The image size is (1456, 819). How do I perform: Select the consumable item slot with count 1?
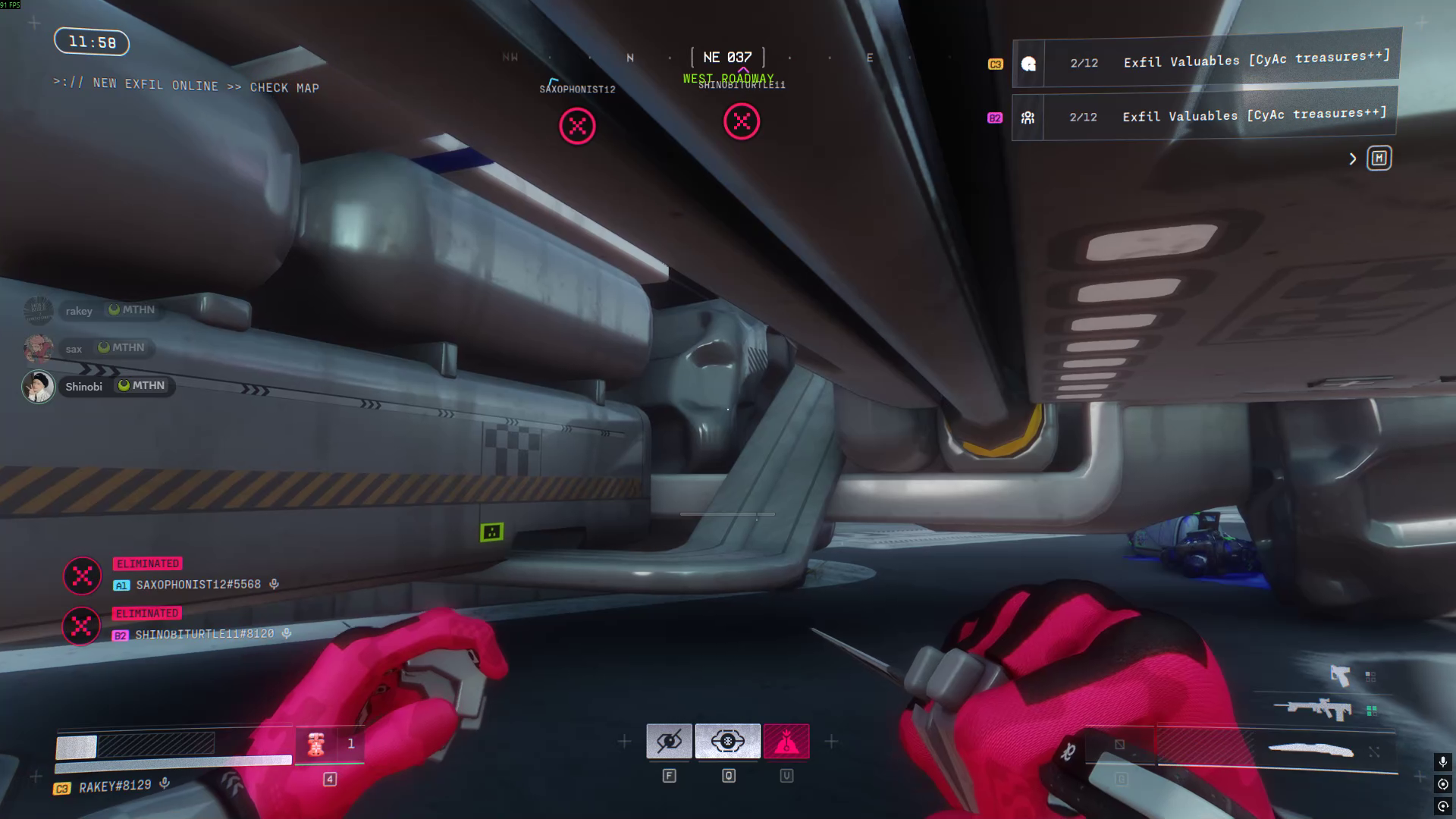pyautogui.click(x=329, y=744)
